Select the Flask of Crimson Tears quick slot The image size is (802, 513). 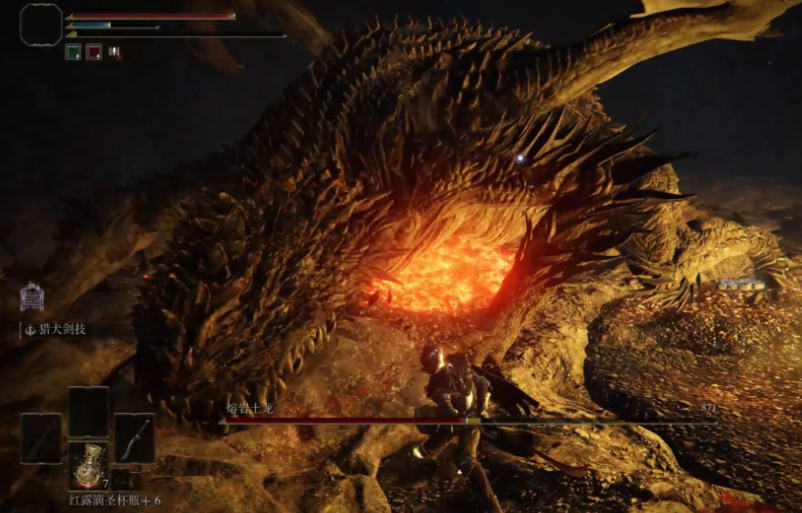coord(88,464)
